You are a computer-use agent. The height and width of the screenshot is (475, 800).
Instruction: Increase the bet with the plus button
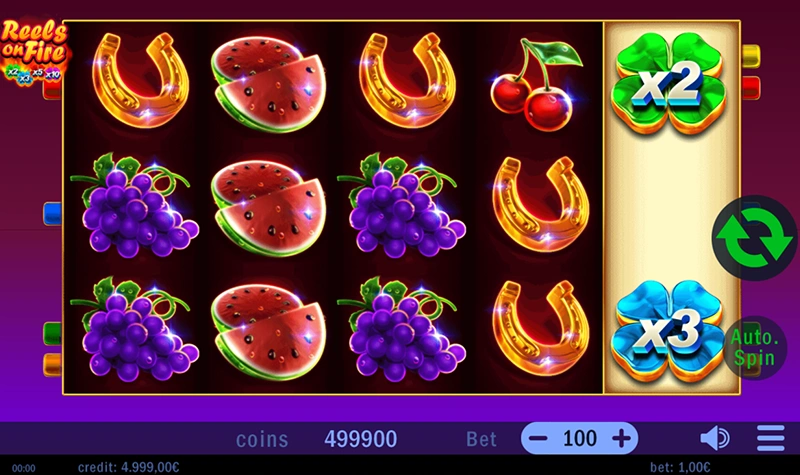pyautogui.click(x=621, y=438)
